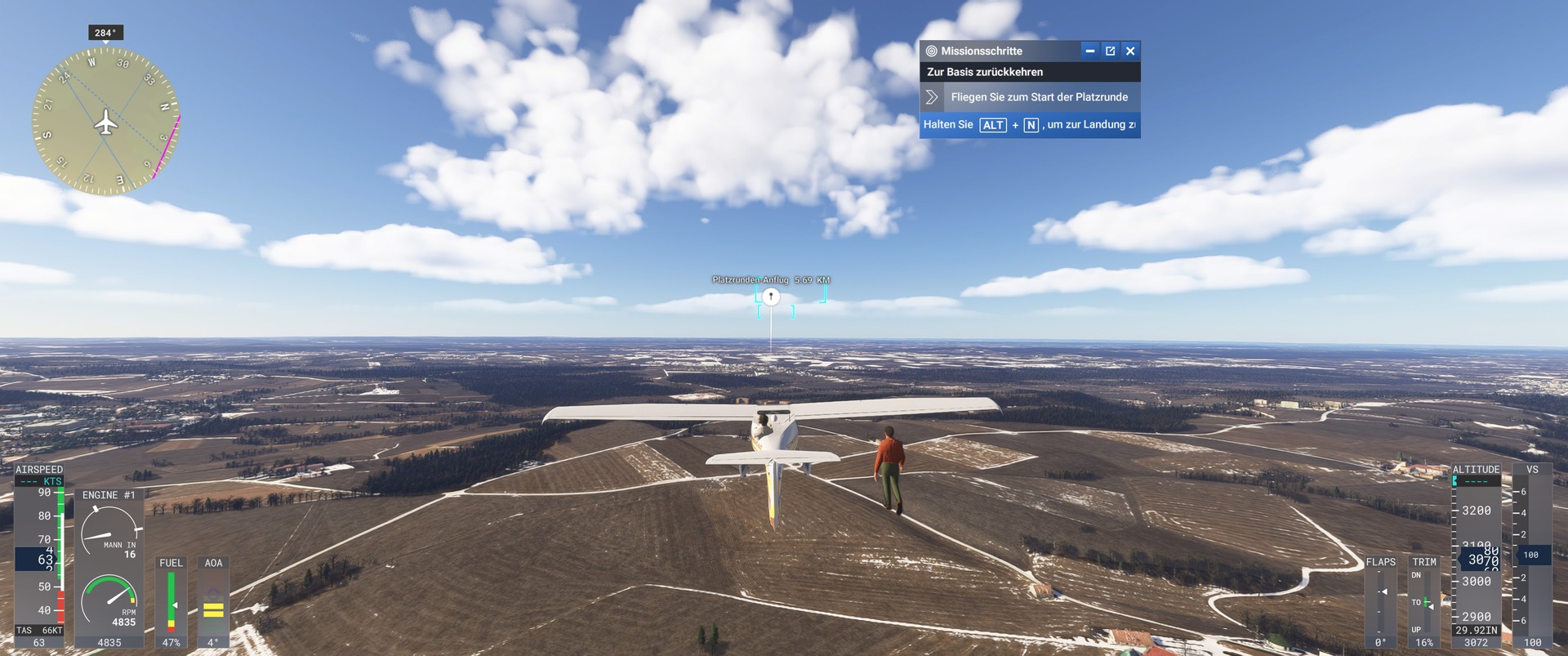Minimize the Missionsschritte panel
Image resolution: width=1568 pixels, height=656 pixels.
[x=1089, y=51]
